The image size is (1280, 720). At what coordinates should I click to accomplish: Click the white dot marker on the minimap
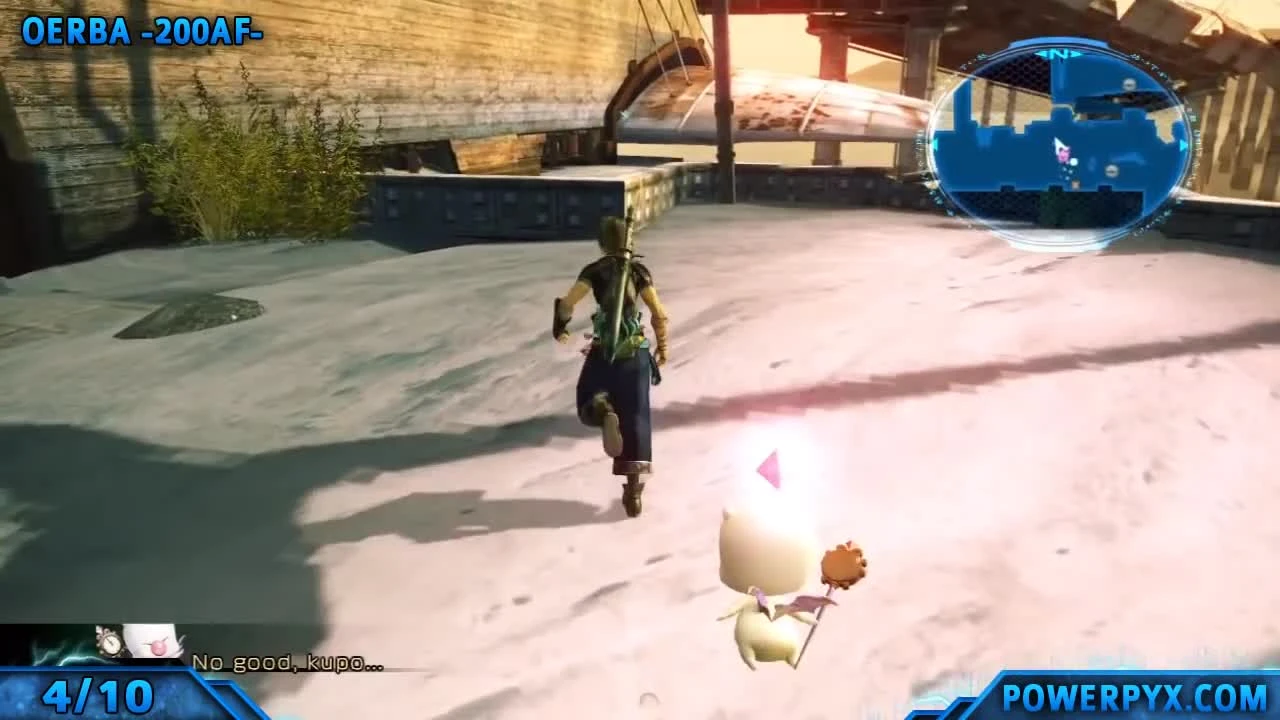coord(1072,162)
